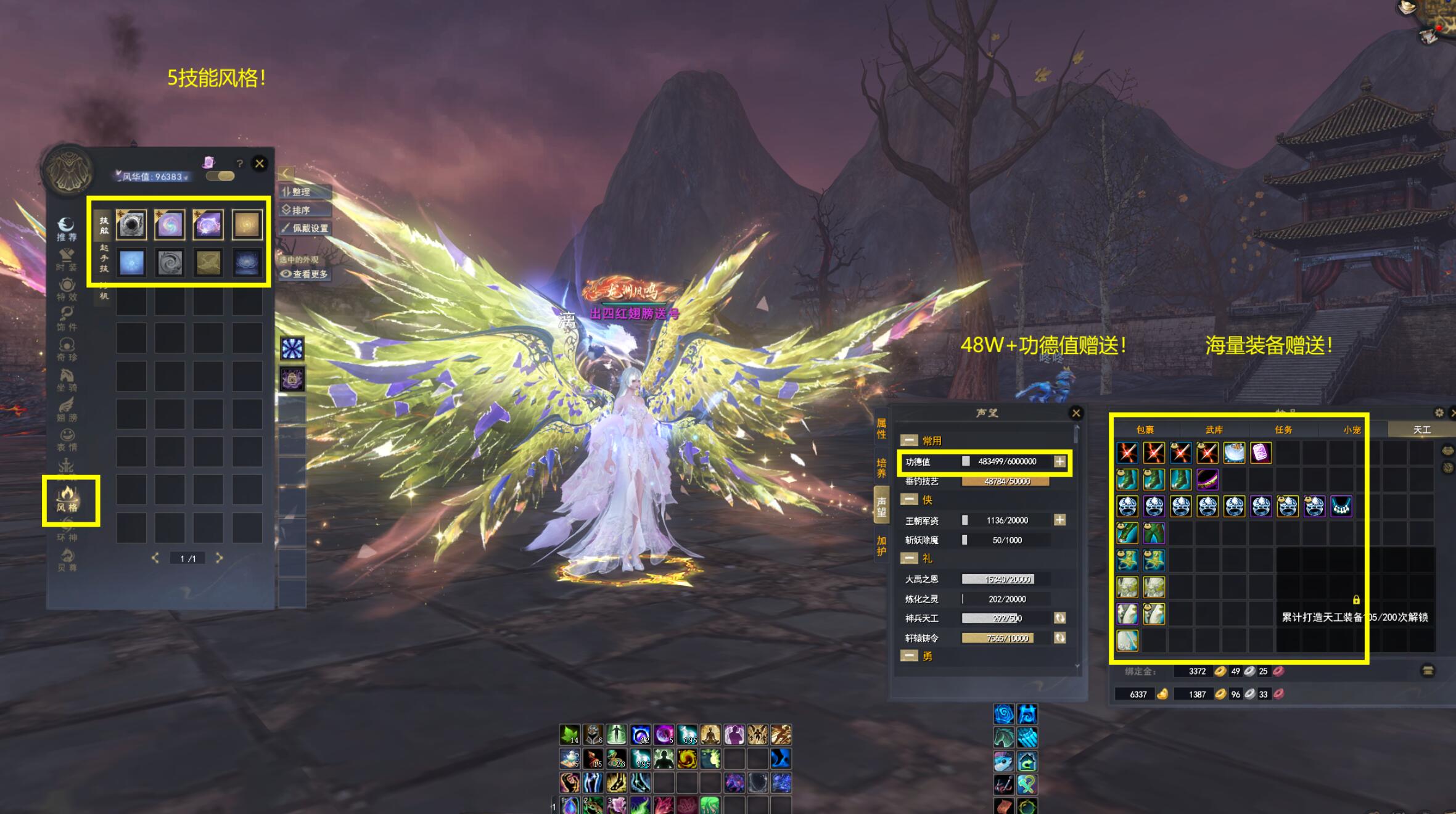Select the blue necklace item in the bag

click(x=1341, y=506)
